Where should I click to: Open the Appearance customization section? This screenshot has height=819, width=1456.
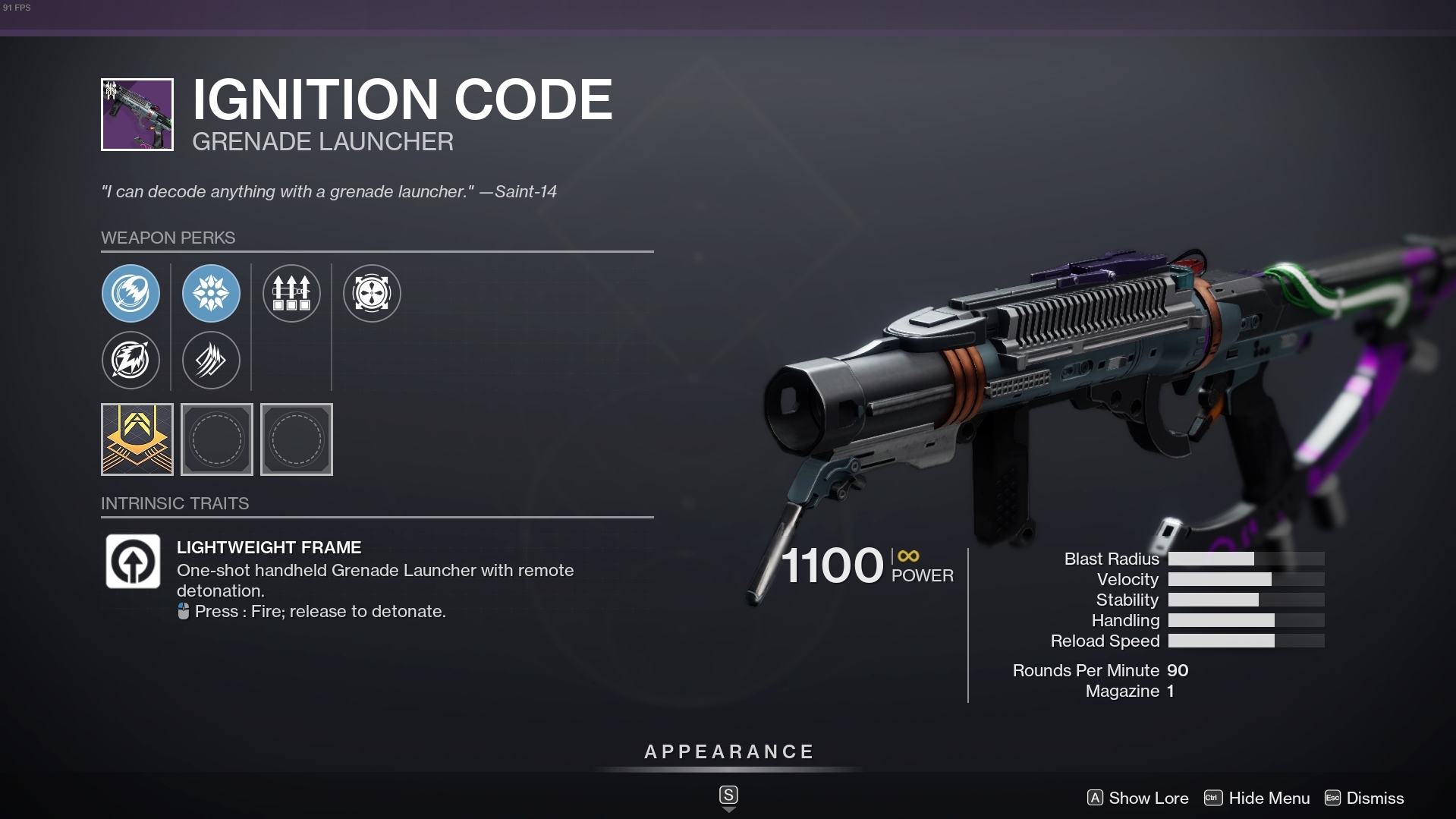728,751
